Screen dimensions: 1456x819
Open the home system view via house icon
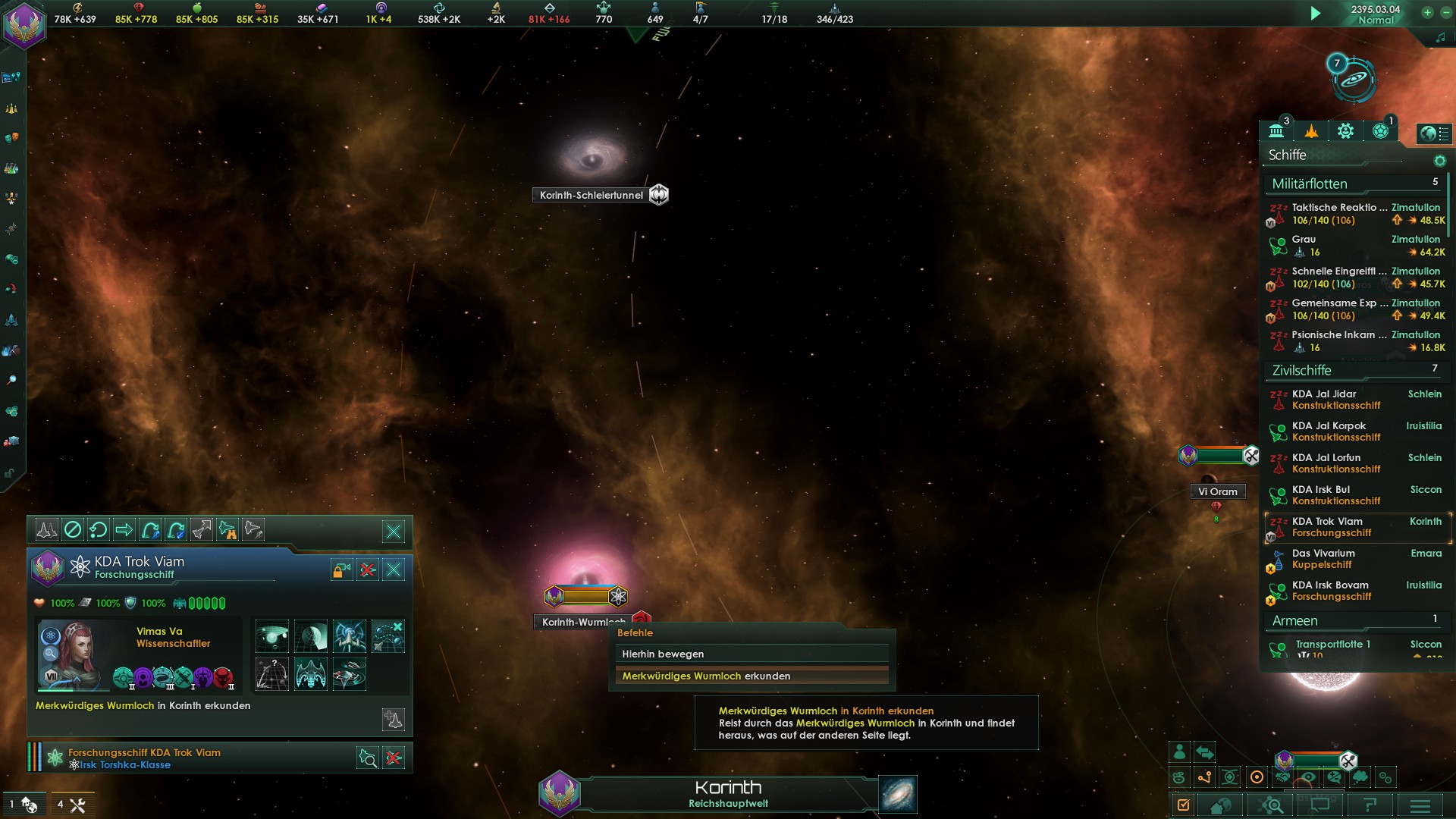(x=1220, y=807)
